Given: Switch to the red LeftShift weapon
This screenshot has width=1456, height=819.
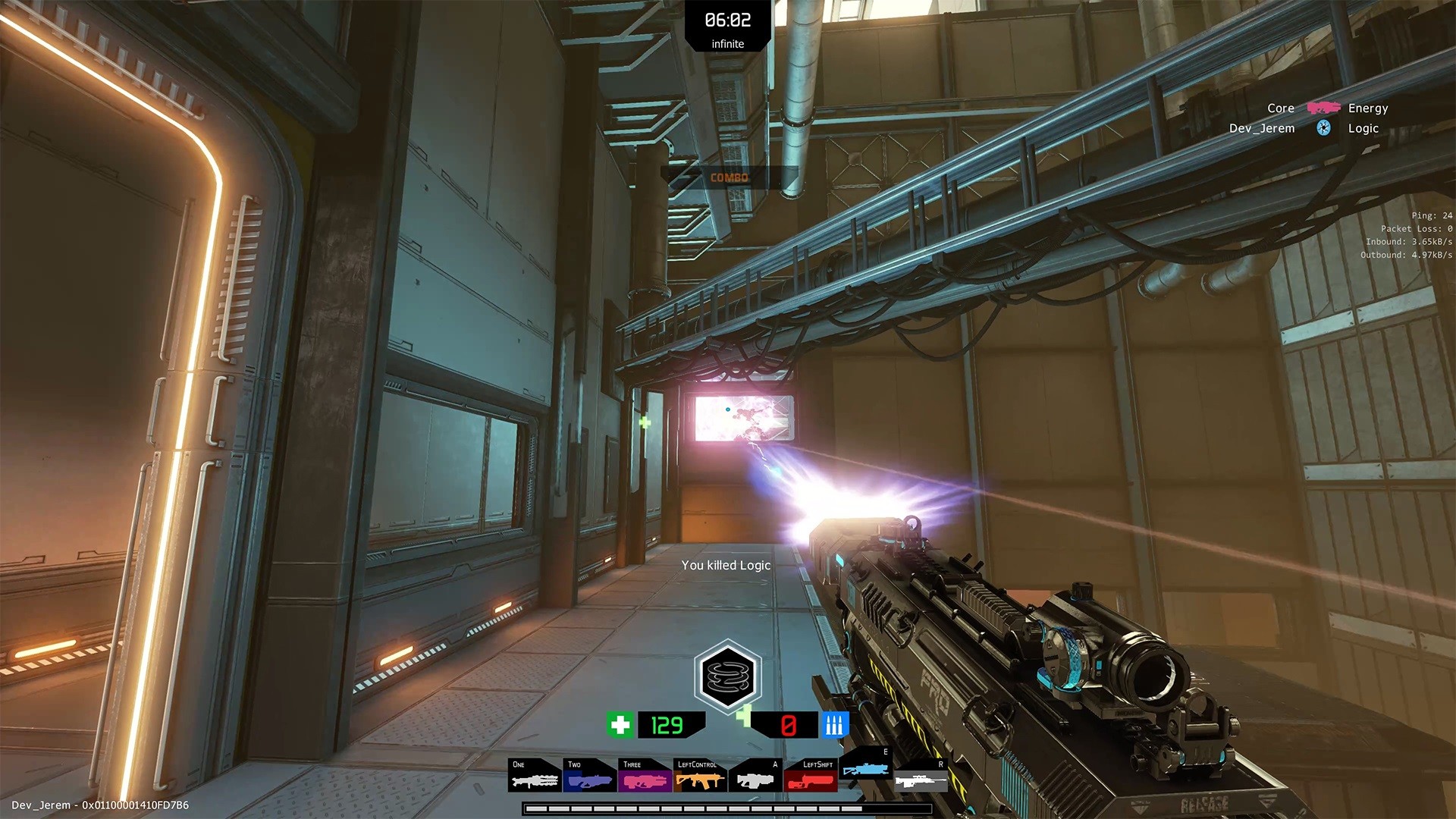Looking at the screenshot, I should 810,776.
